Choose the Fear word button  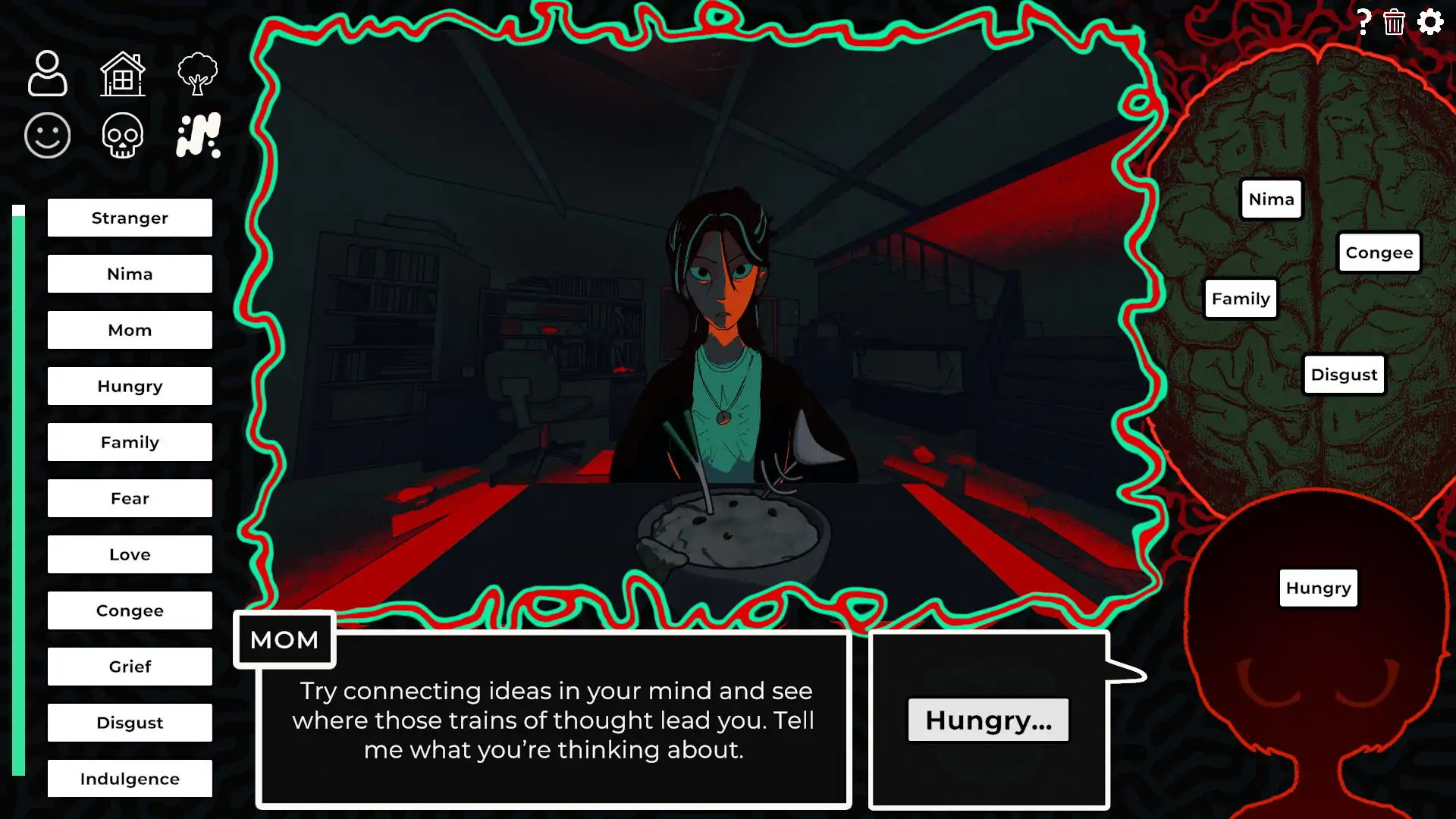(130, 498)
